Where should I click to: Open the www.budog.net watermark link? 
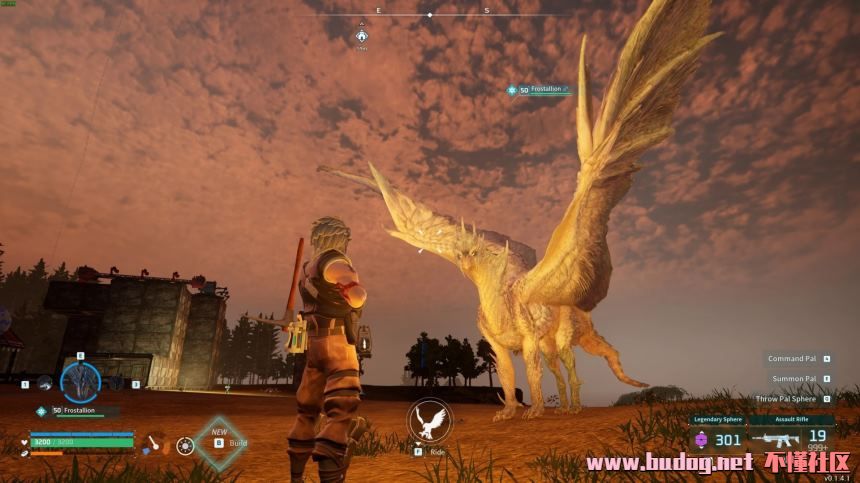click(x=669, y=462)
